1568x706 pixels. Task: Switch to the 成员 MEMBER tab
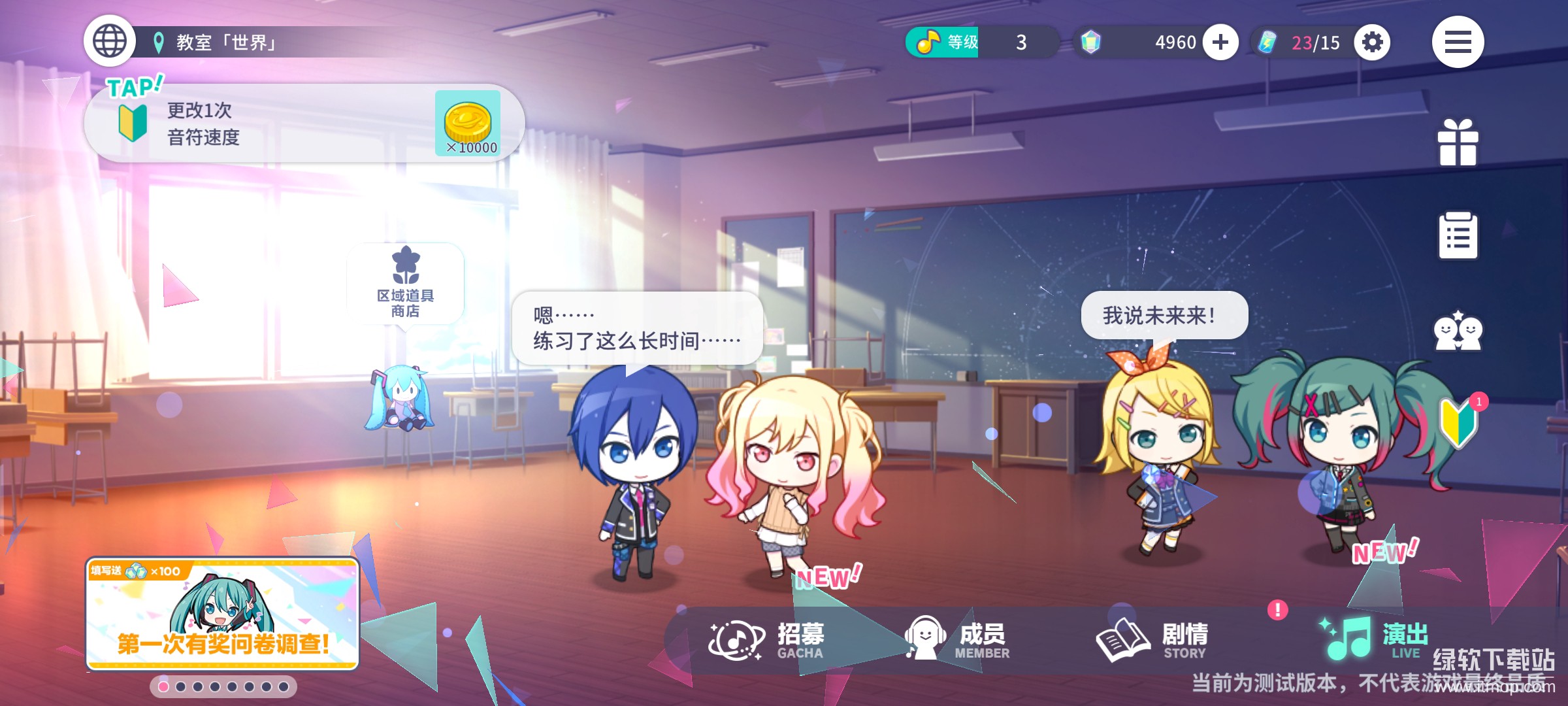click(x=956, y=637)
